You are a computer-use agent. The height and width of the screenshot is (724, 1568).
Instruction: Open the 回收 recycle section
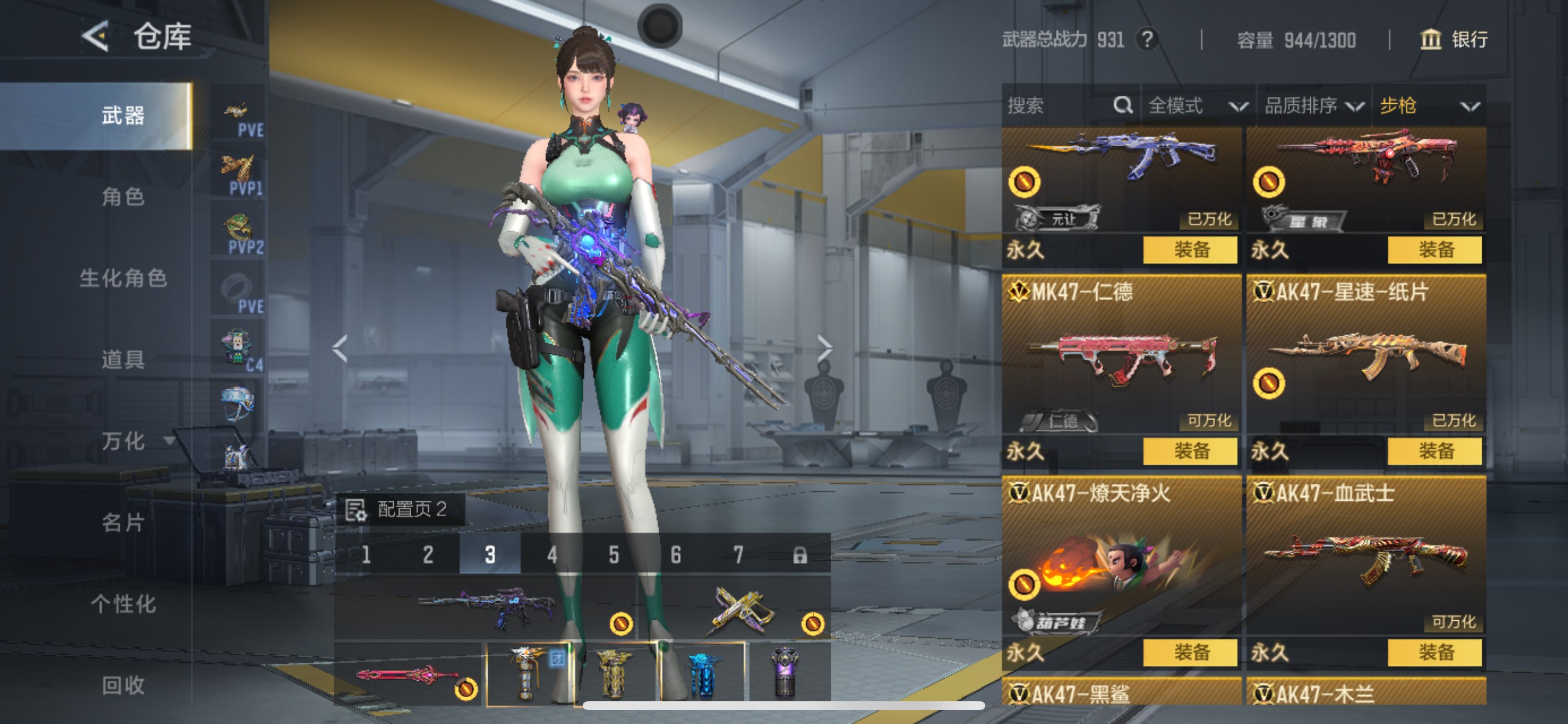point(123,685)
